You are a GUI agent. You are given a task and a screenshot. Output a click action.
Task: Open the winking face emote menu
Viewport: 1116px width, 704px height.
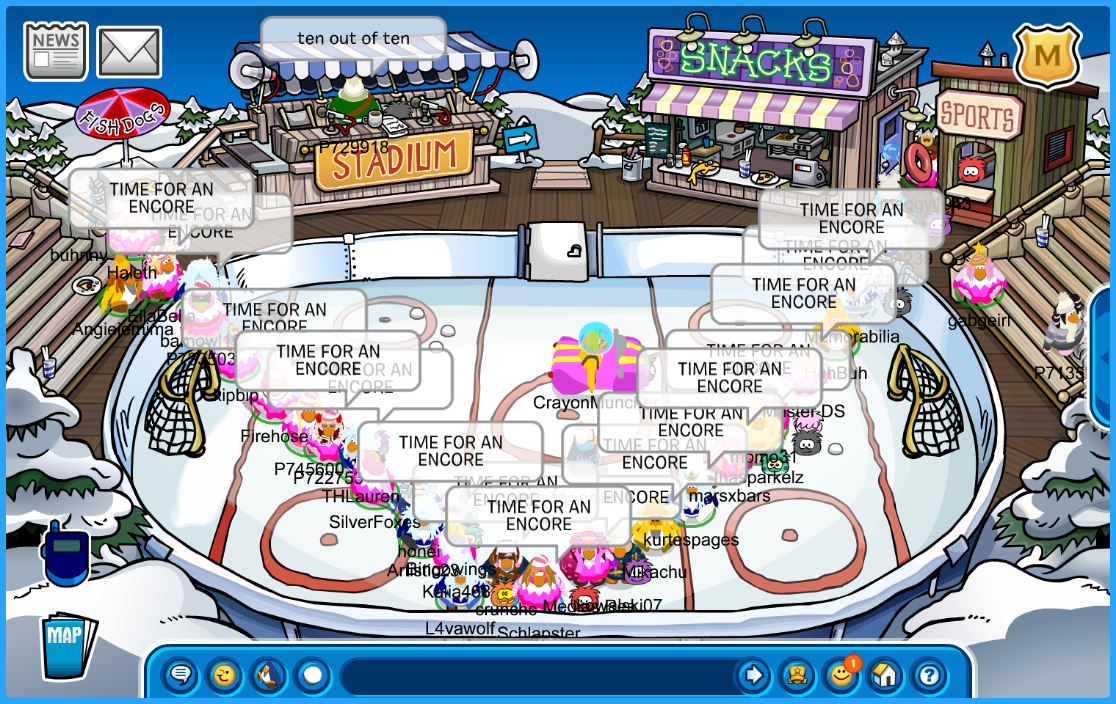click(x=225, y=676)
